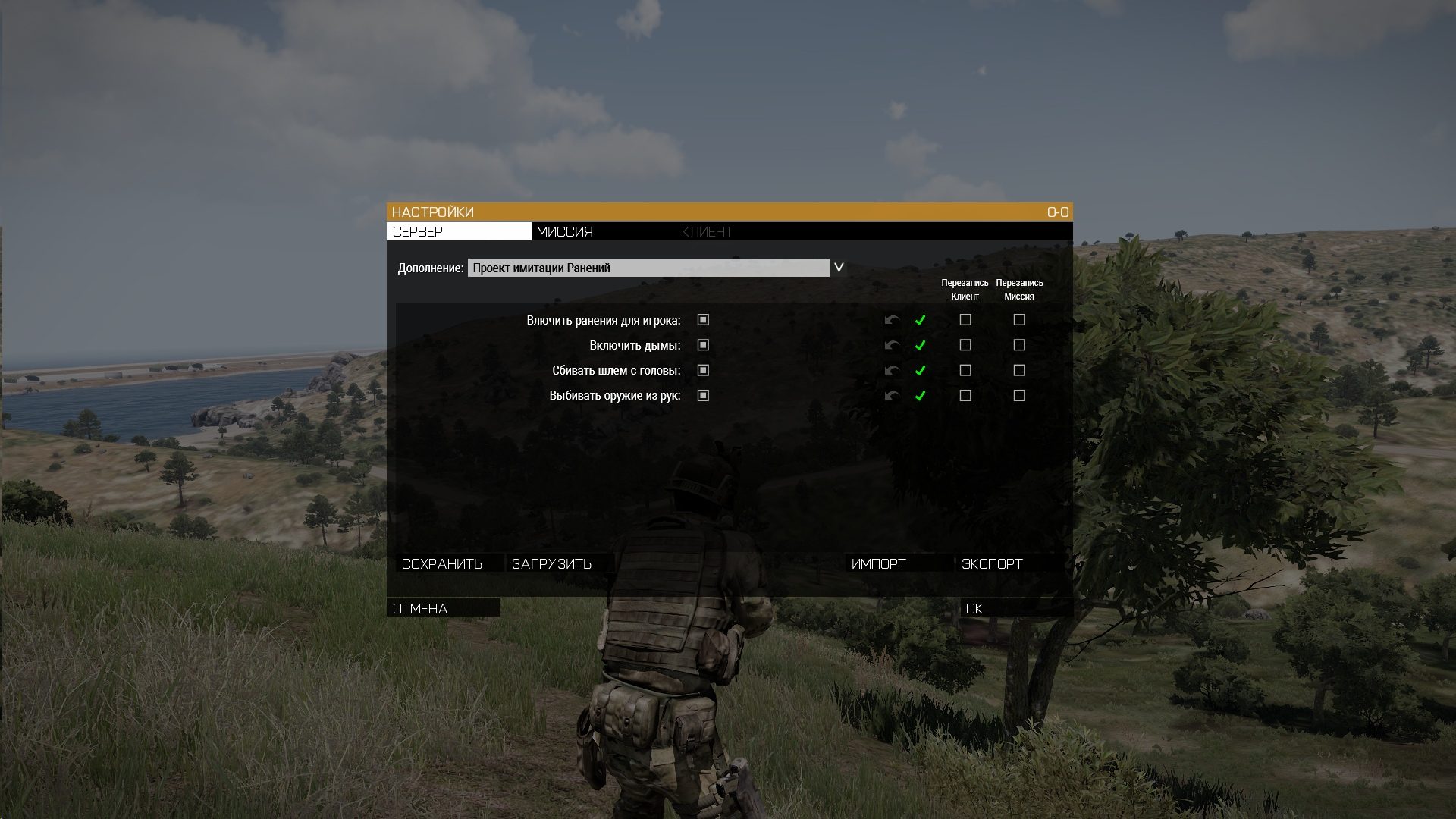The width and height of the screenshot is (1456, 819).
Task: Reset «Сбивать шлем с головы» using undo arrow
Action: click(891, 371)
